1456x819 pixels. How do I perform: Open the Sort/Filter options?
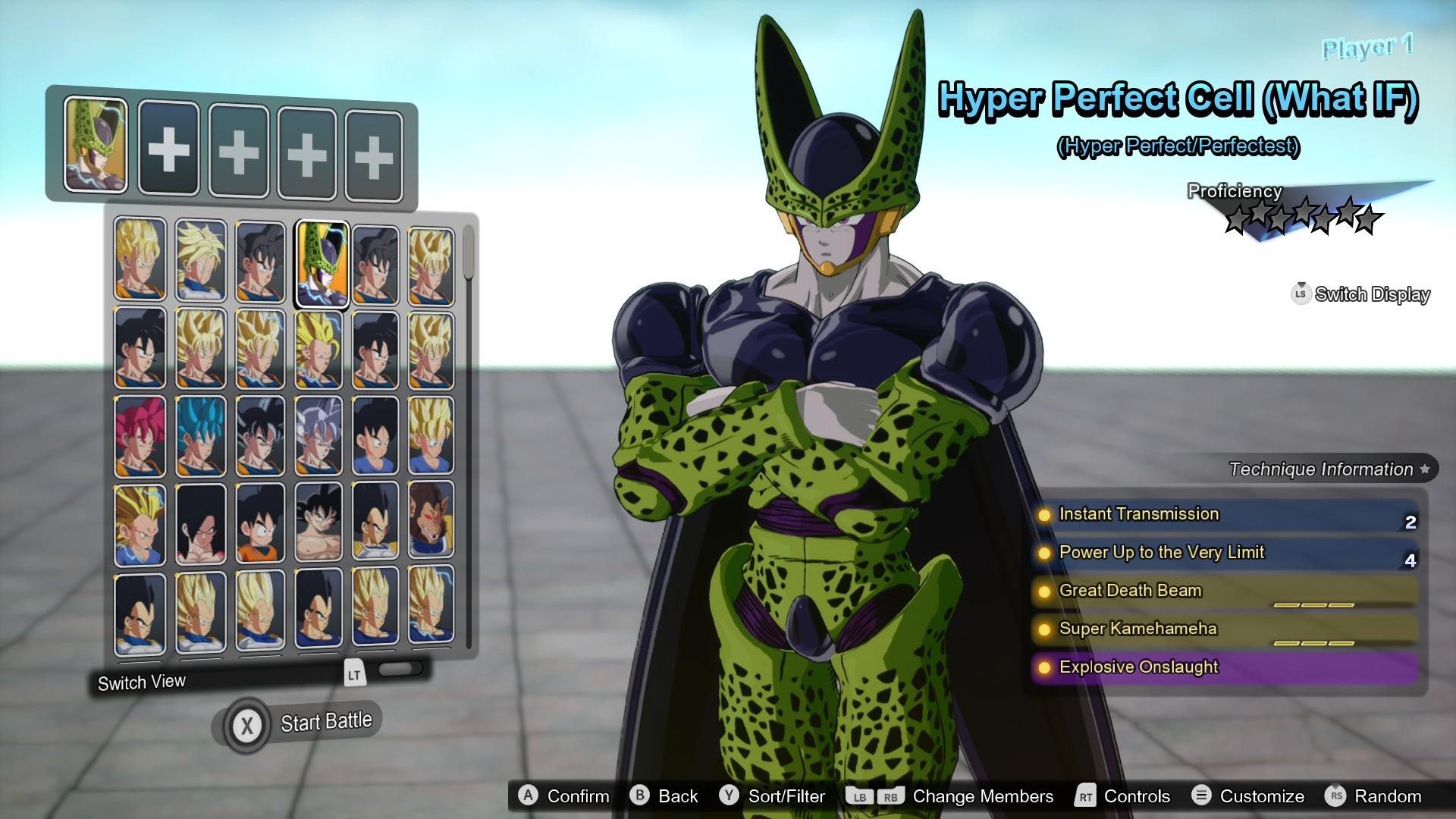(x=773, y=796)
